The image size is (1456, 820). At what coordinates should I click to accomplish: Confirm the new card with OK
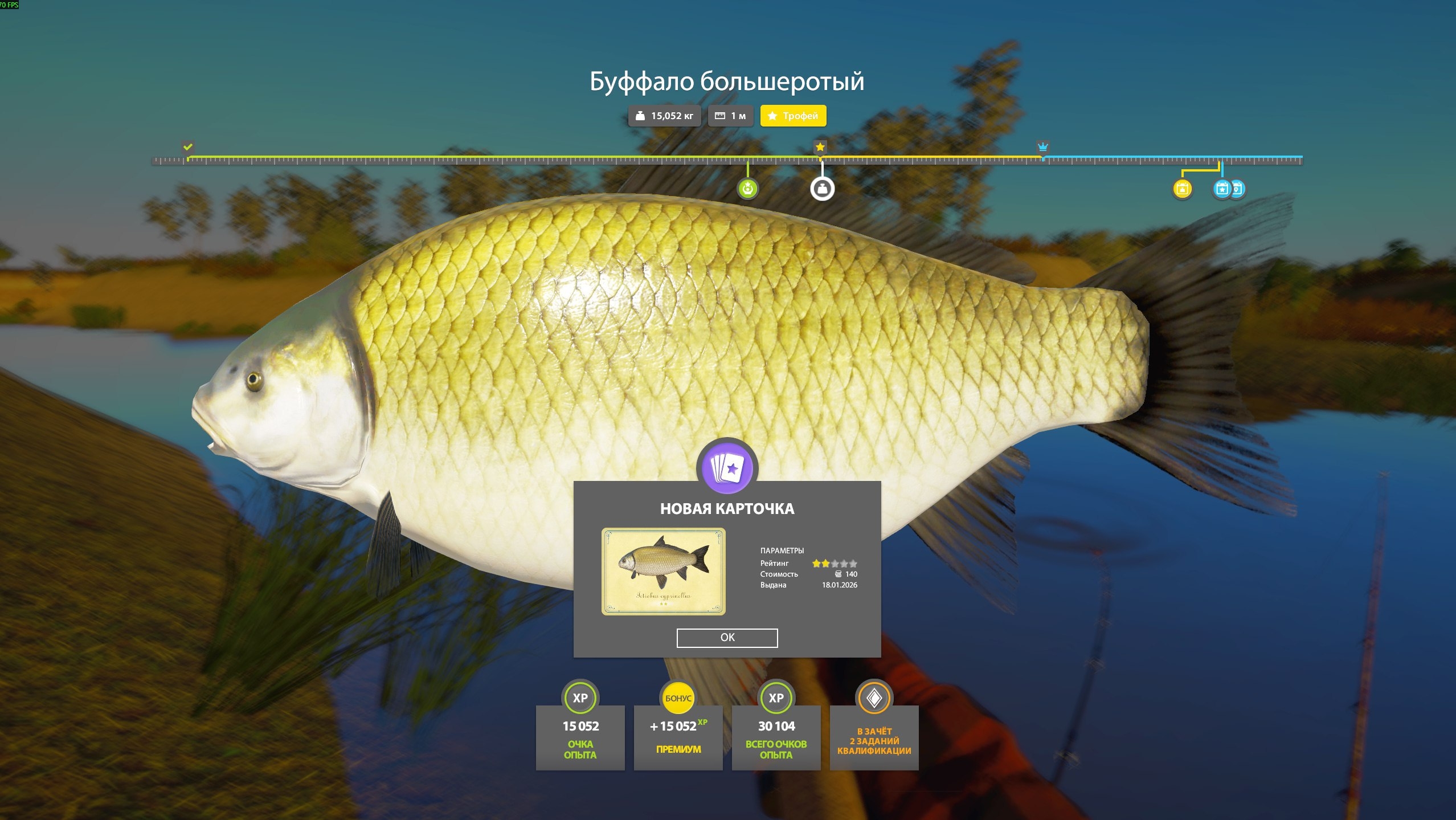click(x=727, y=638)
